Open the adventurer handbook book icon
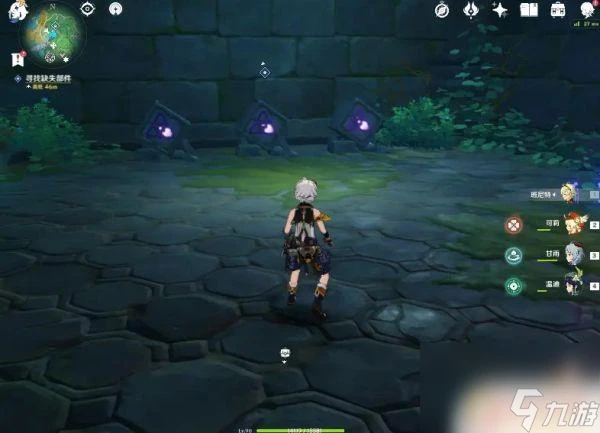This screenshot has width=600, height=433. 529,10
